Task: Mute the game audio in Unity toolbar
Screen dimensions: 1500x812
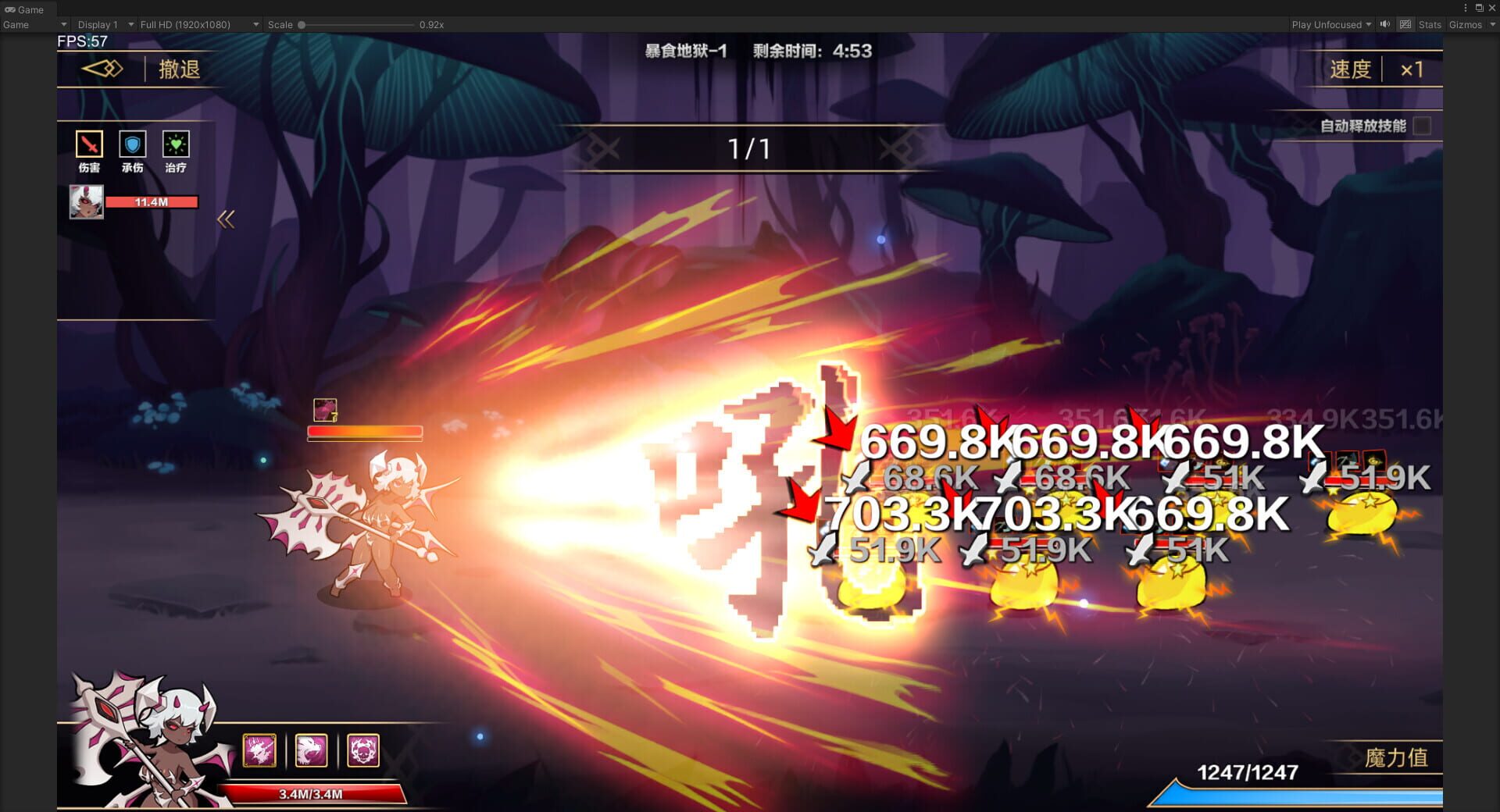Action: (1384, 24)
